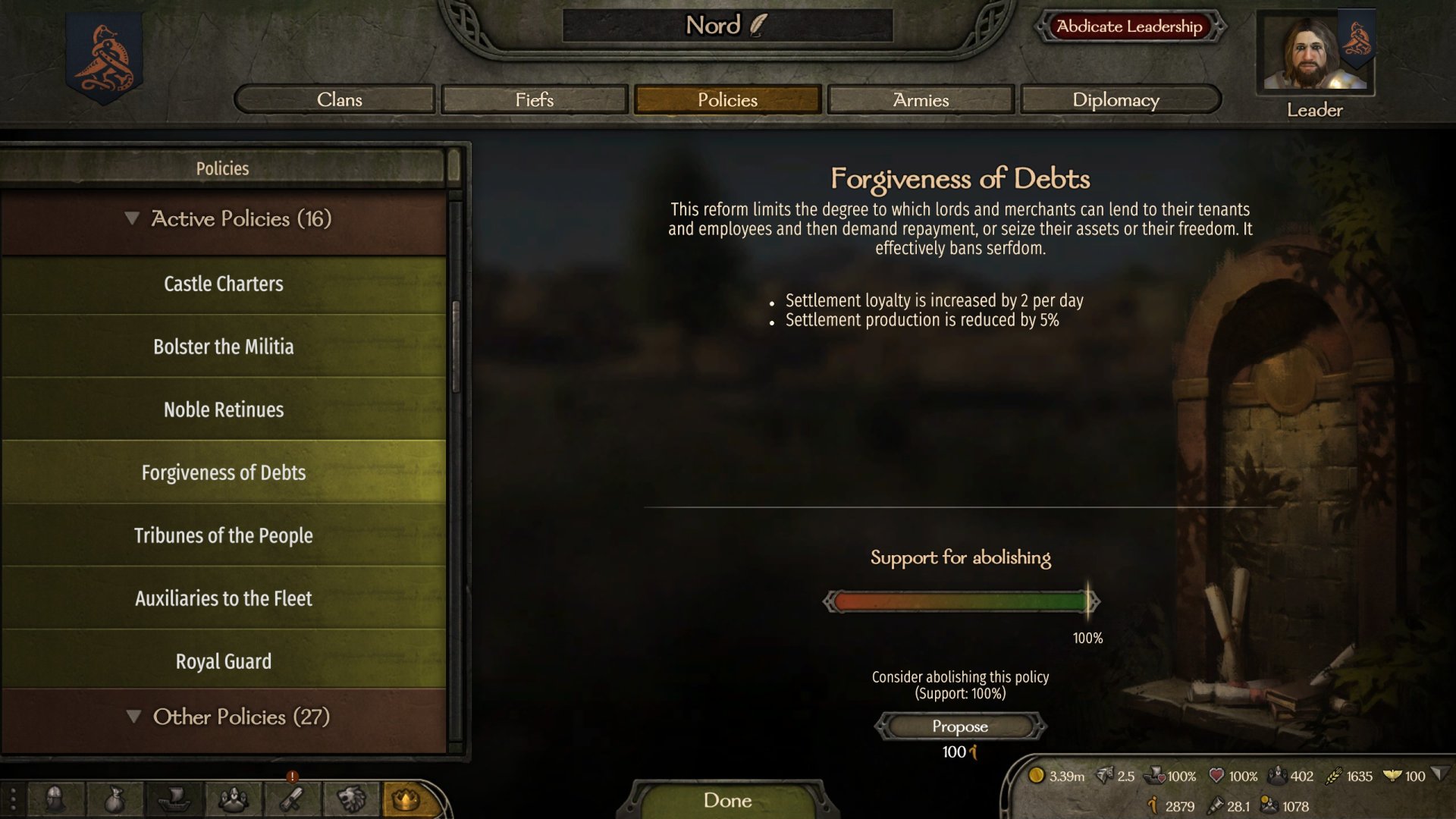Collapse the Other Policies section

134,717
